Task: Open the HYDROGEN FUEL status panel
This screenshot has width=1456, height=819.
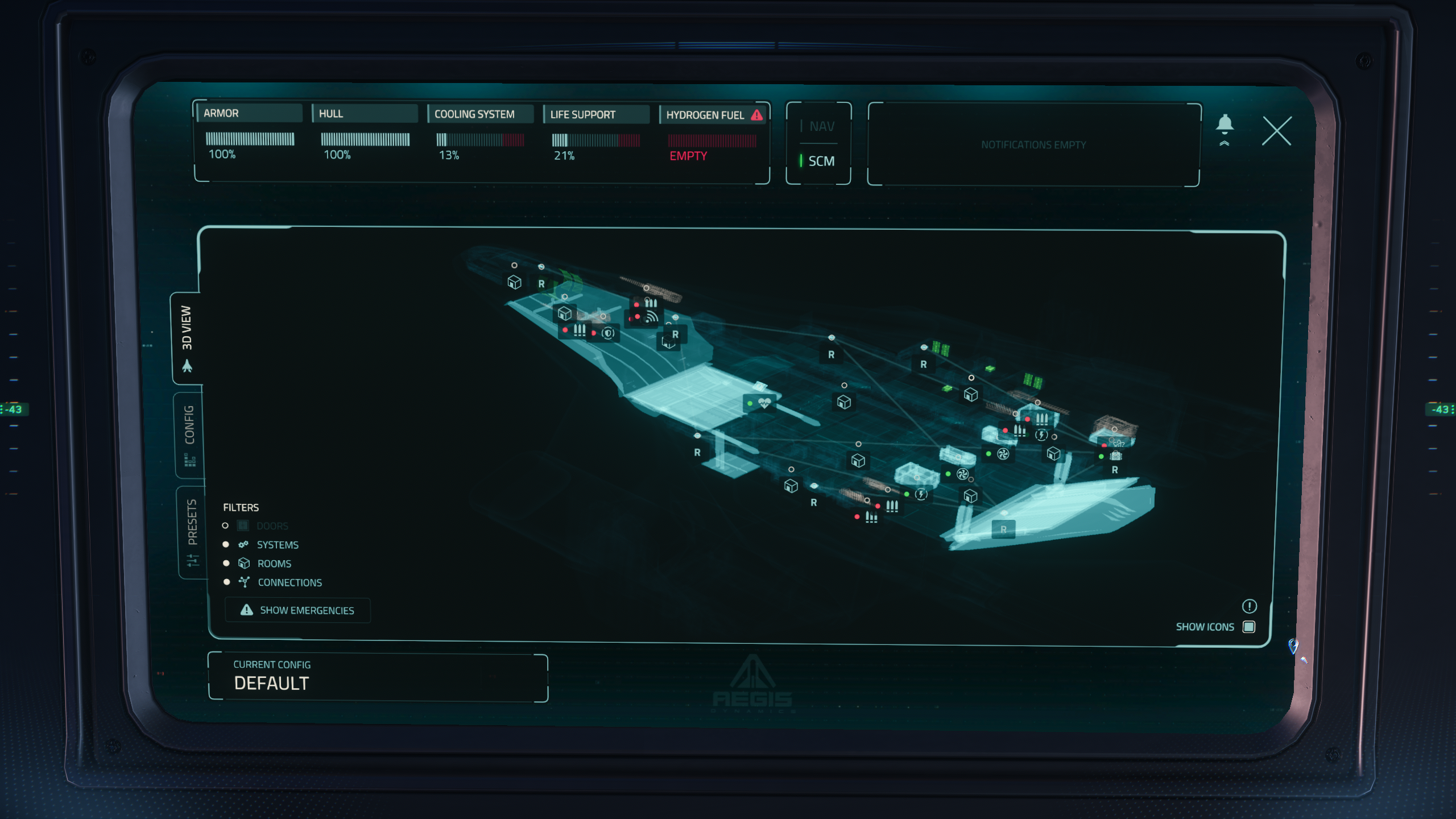Action: click(x=713, y=136)
